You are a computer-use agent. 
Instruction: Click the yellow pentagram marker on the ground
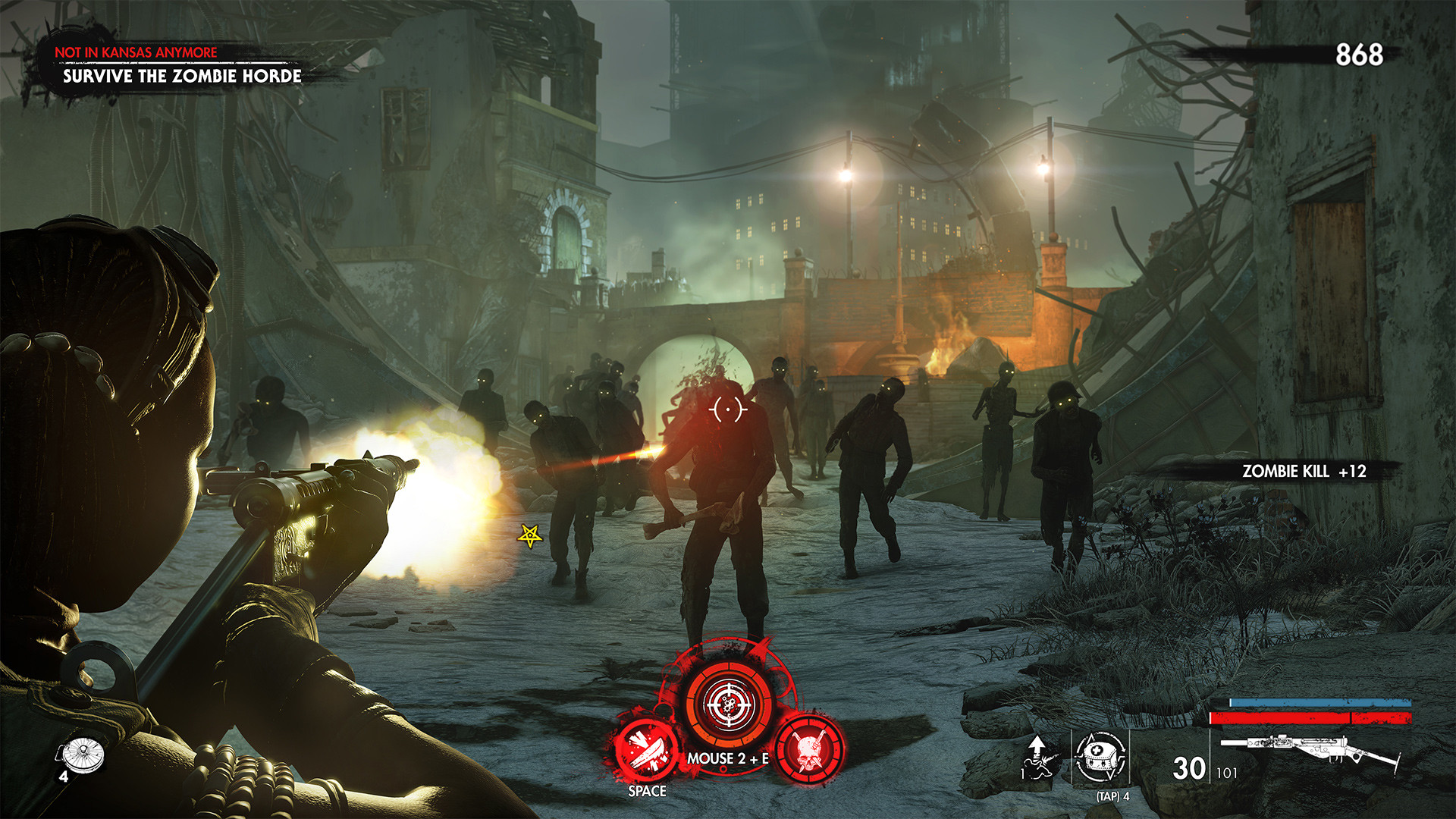(529, 536)
